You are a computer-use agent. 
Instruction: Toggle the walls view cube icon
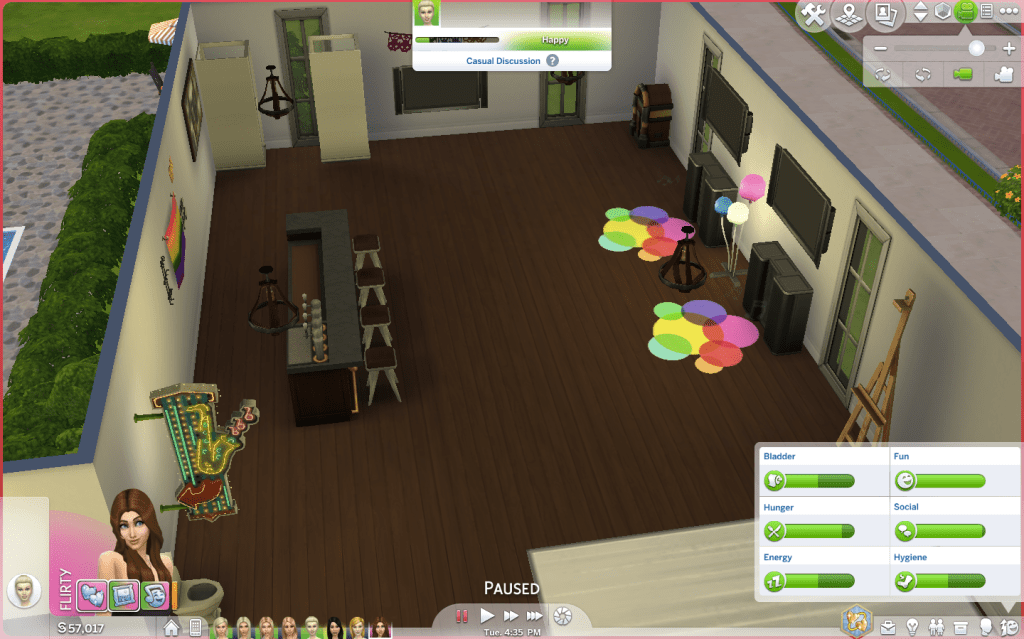943,12
